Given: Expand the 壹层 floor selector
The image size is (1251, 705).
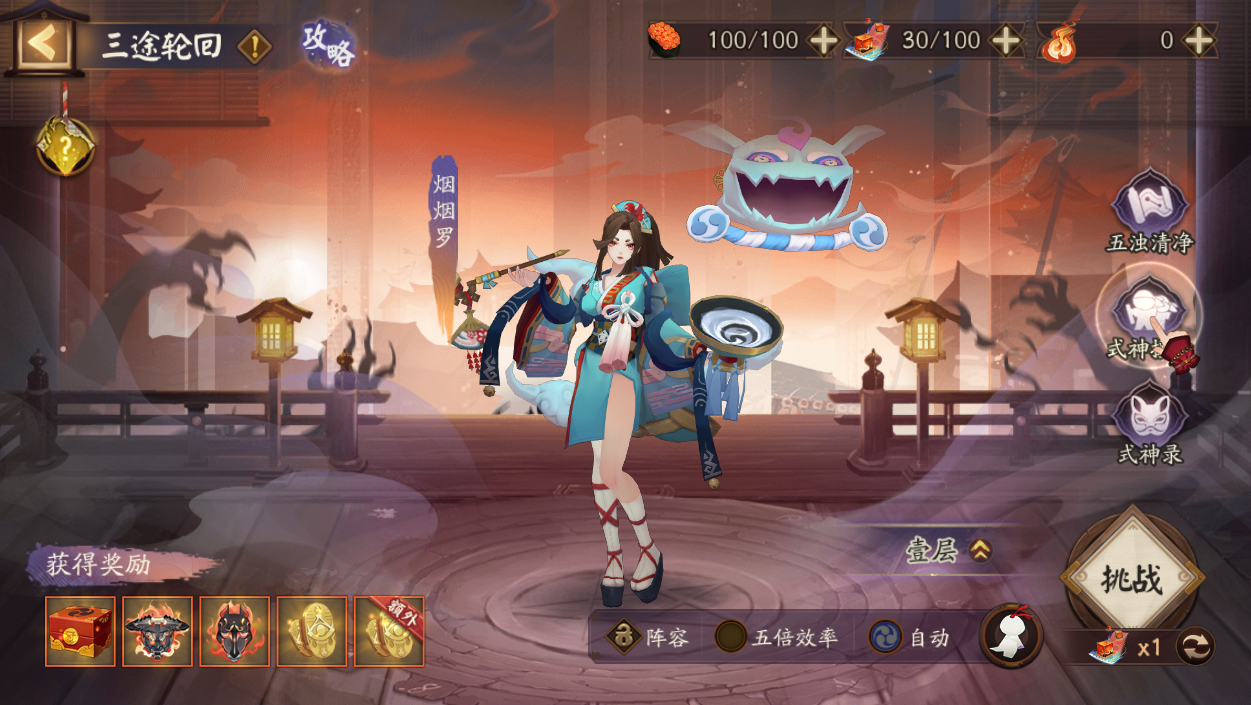Looking at the screenshot, I should coord(979,550).
